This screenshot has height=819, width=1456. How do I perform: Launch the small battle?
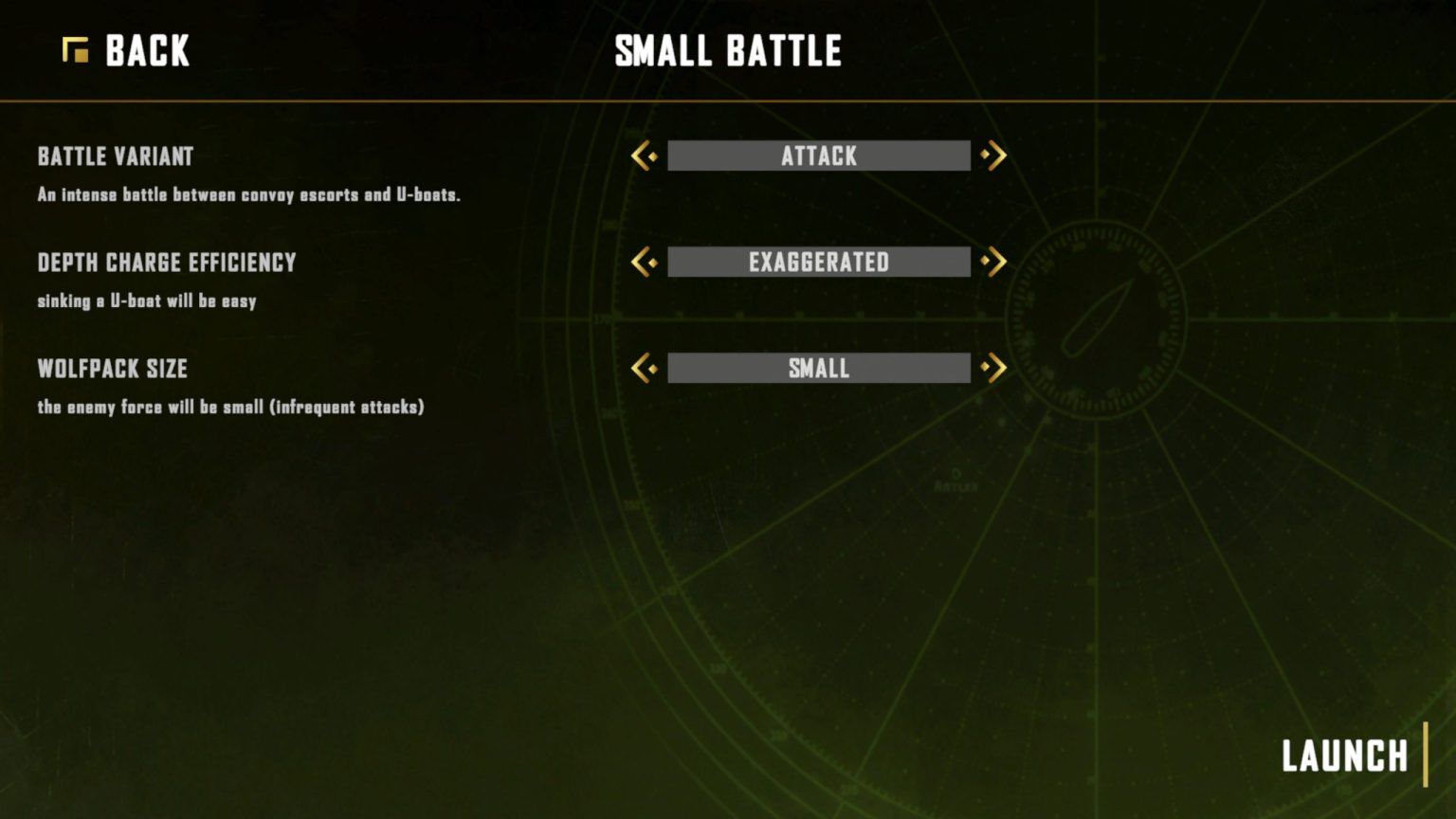coord(1344,756)
